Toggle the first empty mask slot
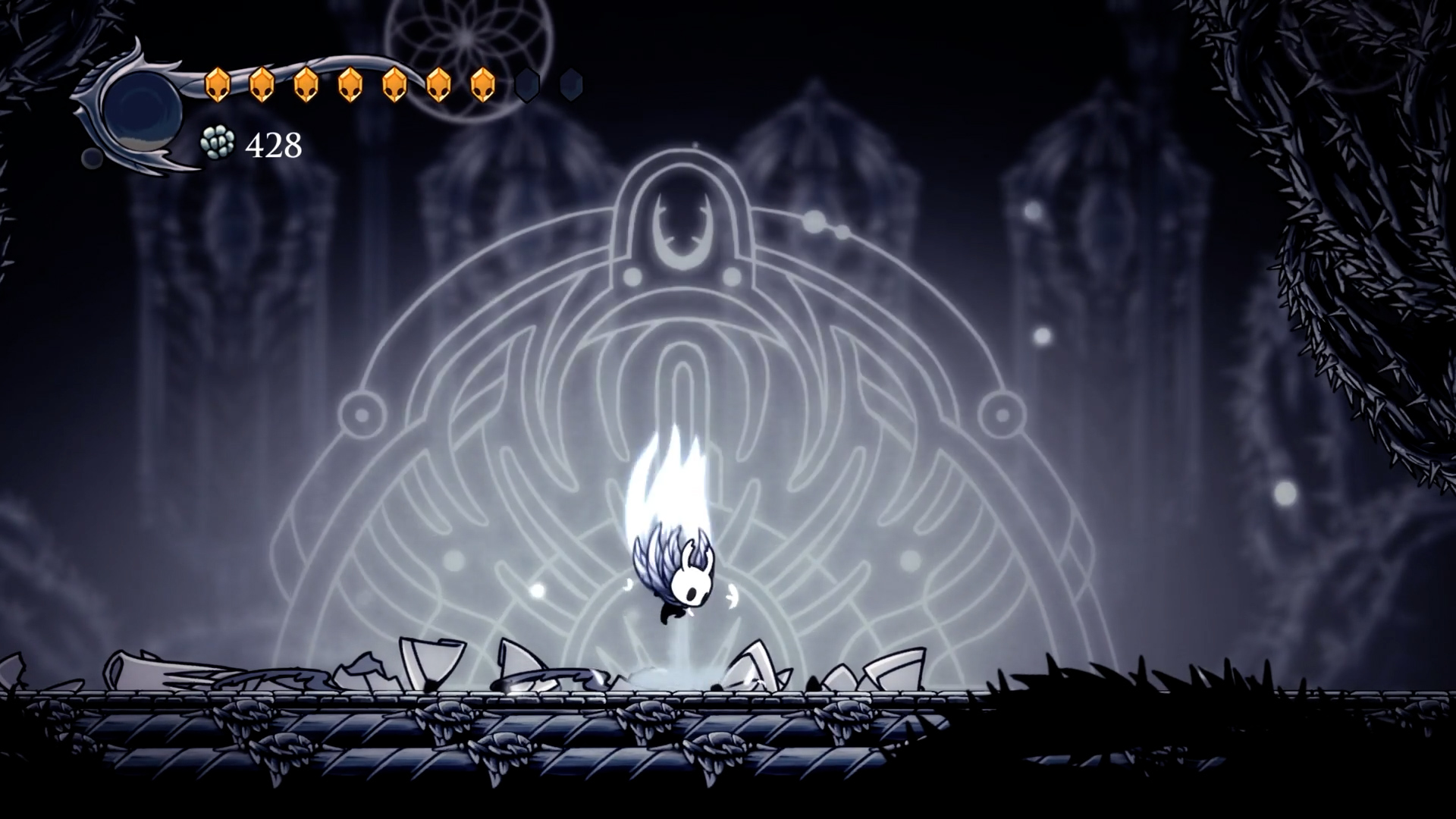Screen dimensions: 1456x819 click(x=529, y=84)
